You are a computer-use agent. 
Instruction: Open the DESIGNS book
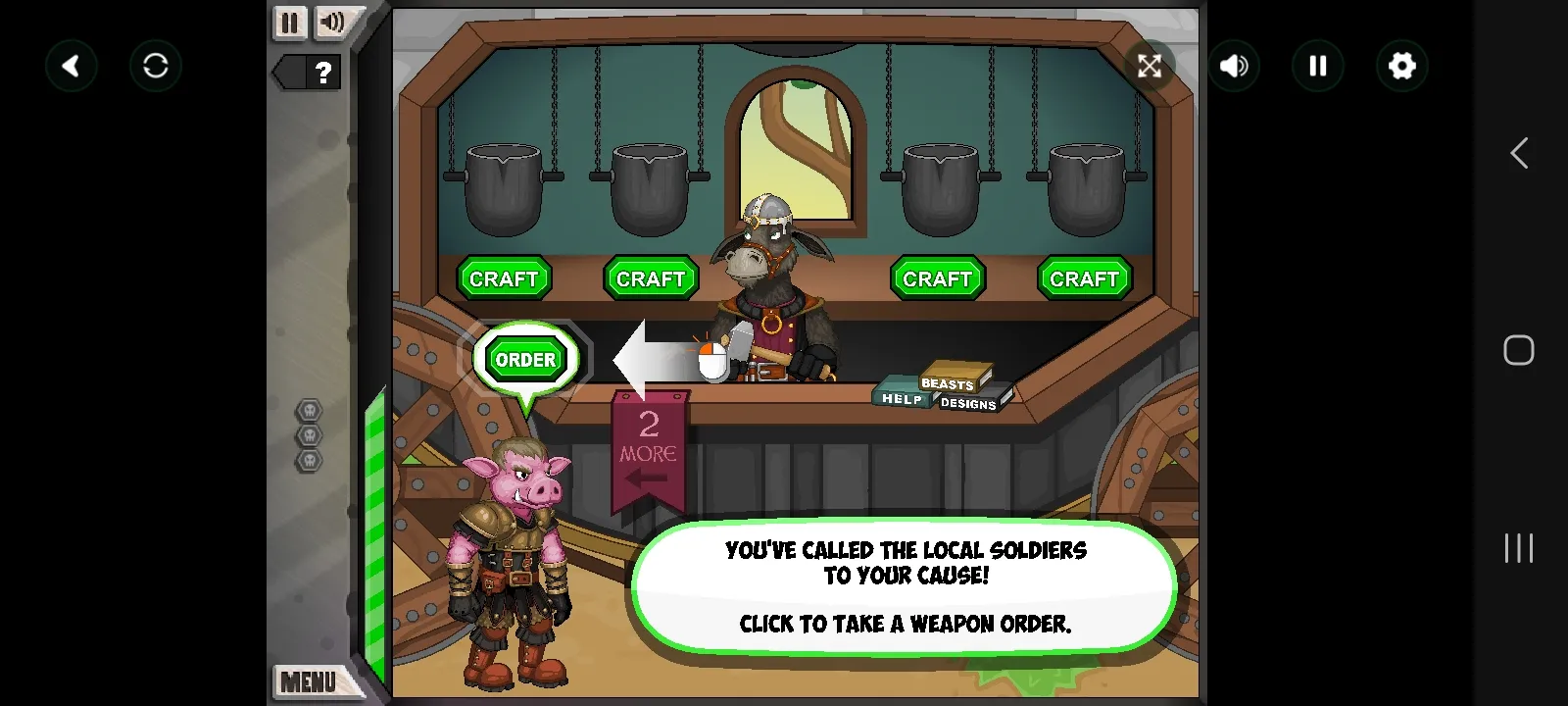pos(968,403)
